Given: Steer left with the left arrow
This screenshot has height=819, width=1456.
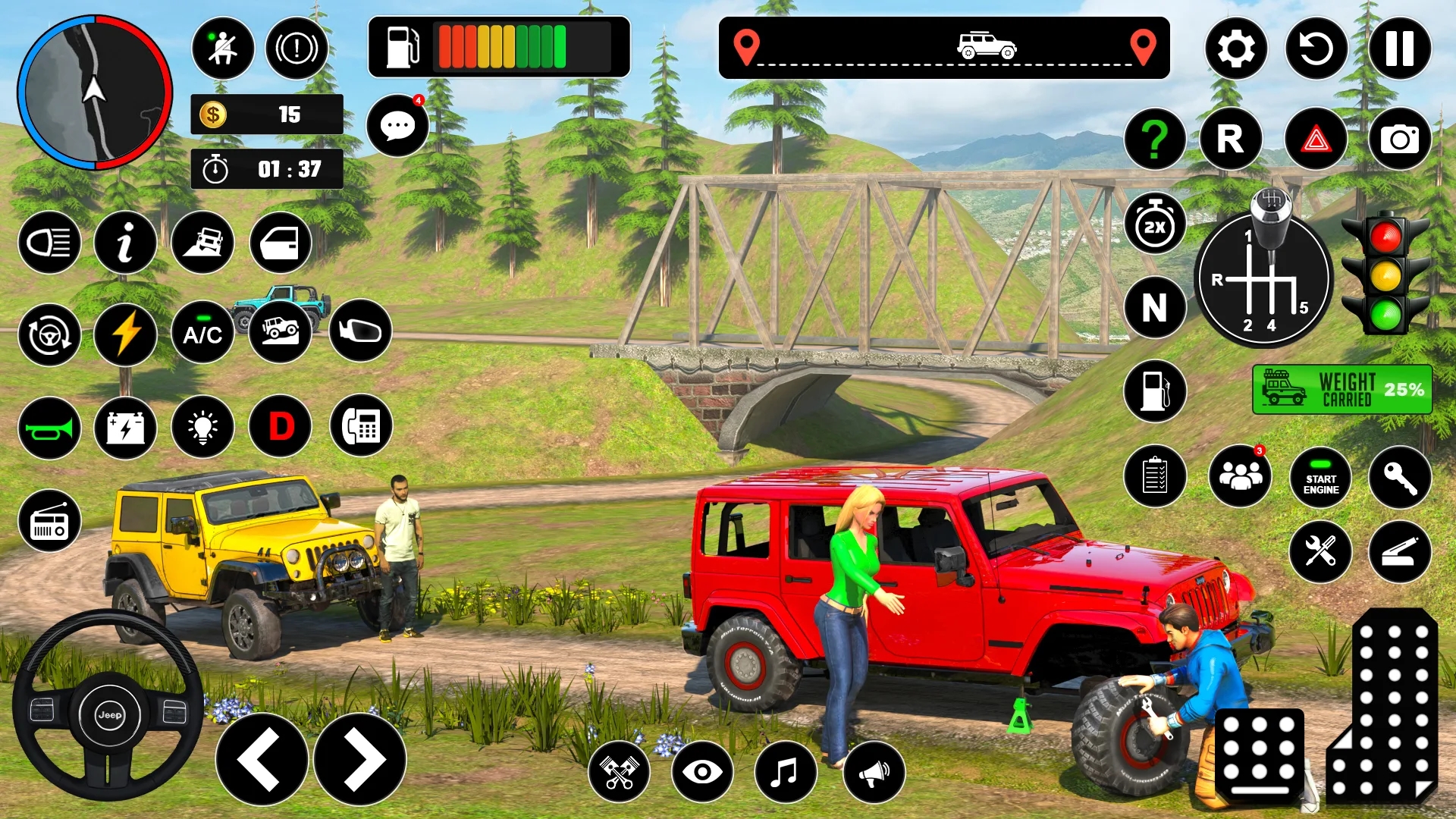Looking at the screenshot, I should click(262, 759).
